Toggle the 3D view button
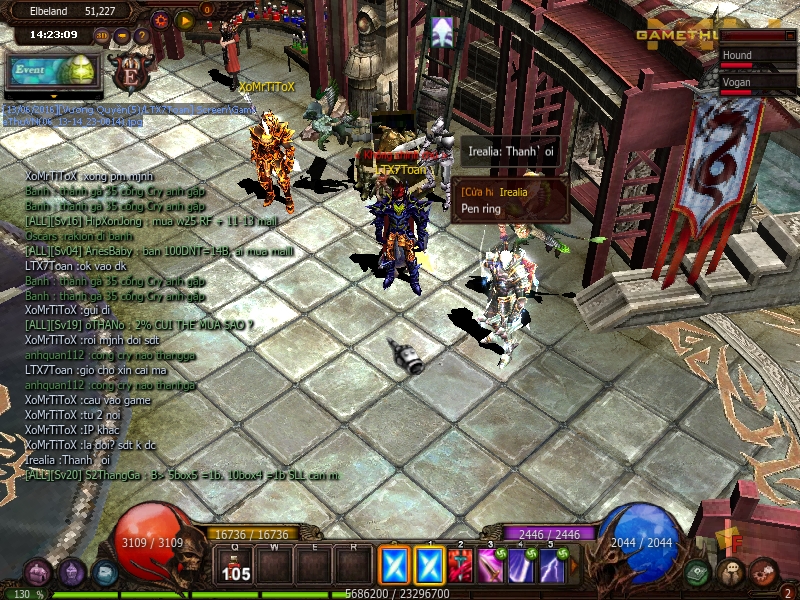Image resolution: width=800 pixels, height=600 pixels. coord(102,36)
